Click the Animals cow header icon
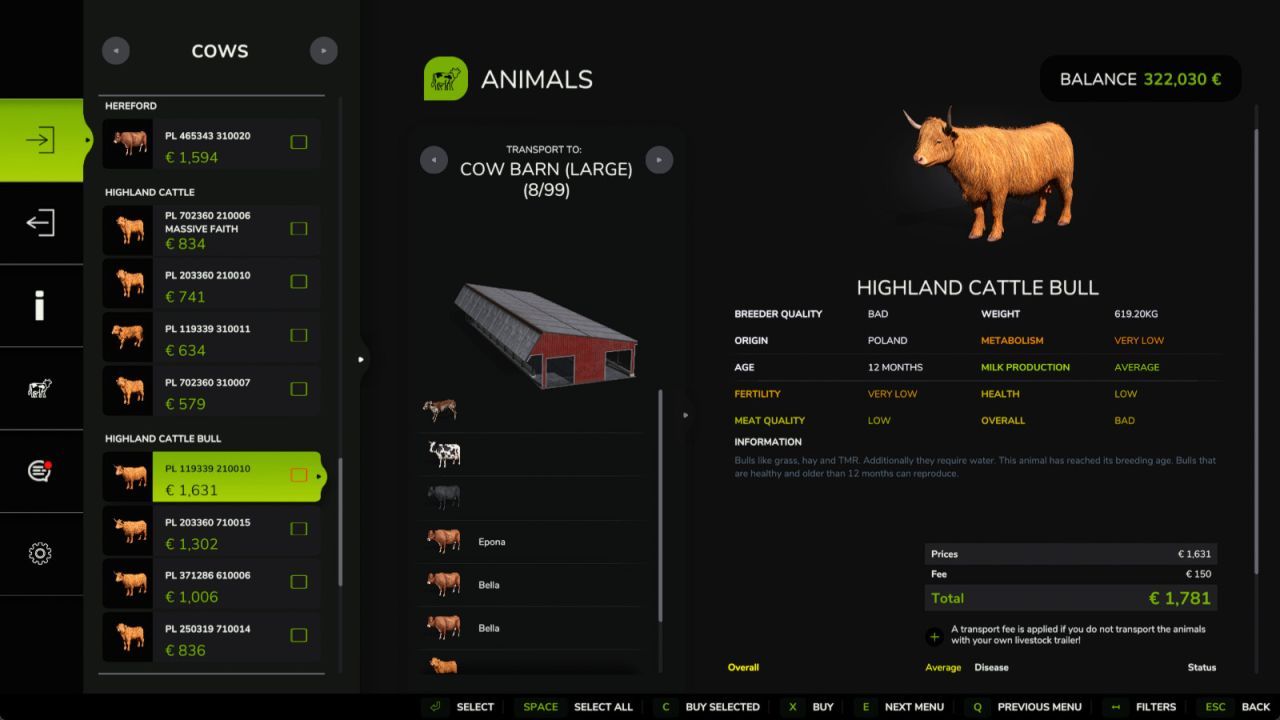This screenshot has height=720, width=1280. [445, 78]
